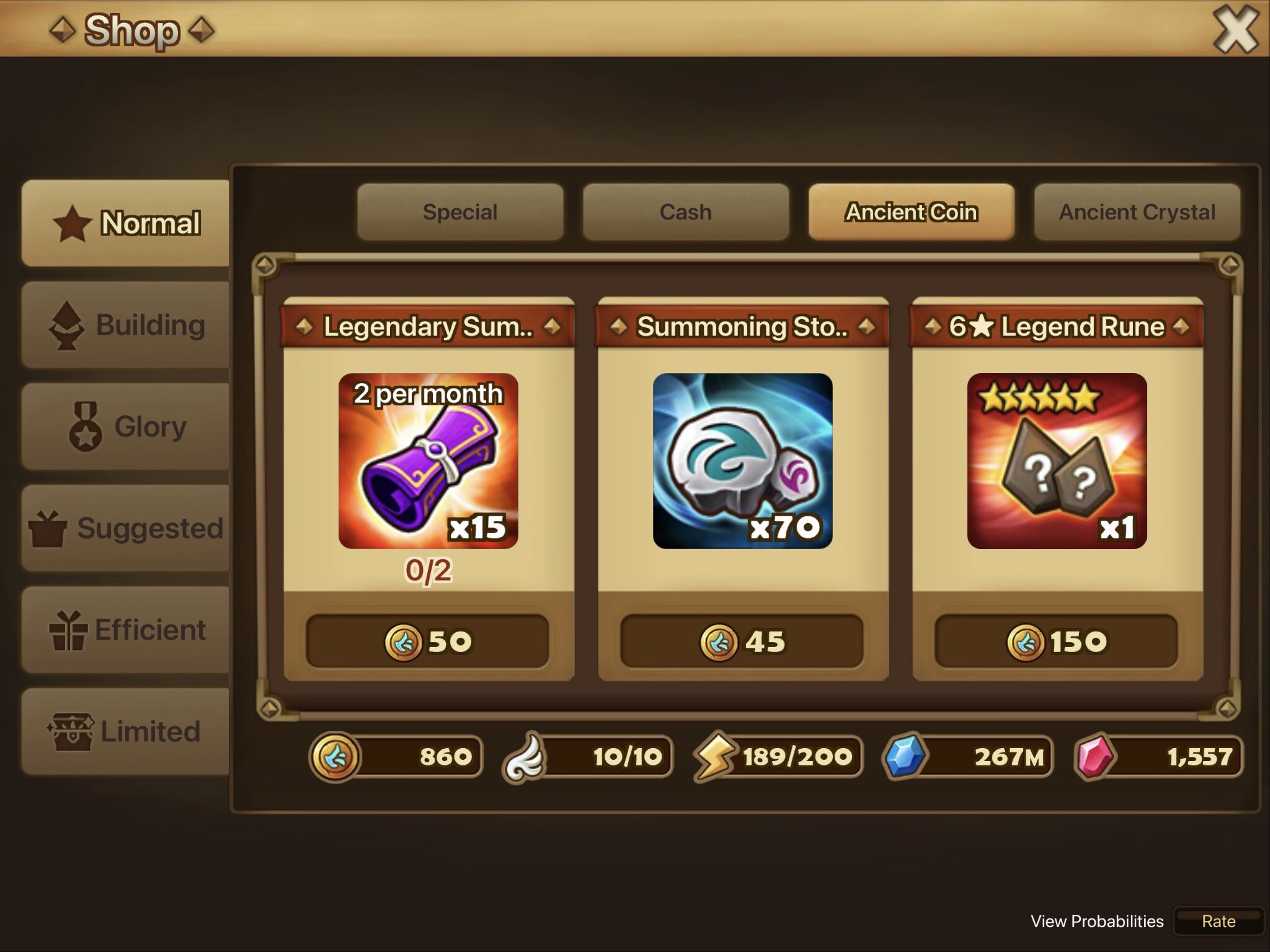Select the Legendary Summoning scroll item

[x=428, y=461]
